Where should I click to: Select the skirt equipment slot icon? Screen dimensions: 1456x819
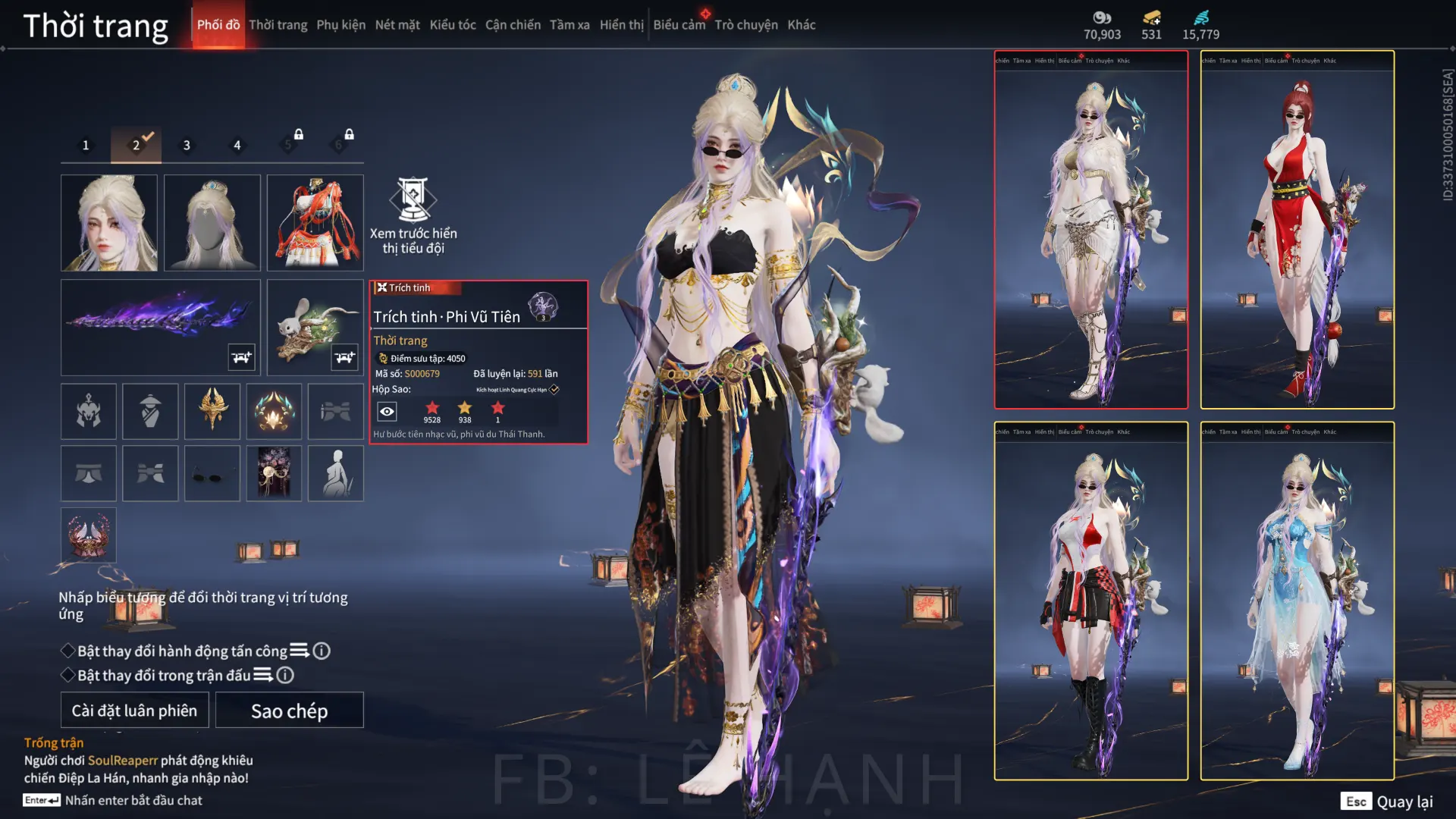[89, 472]
